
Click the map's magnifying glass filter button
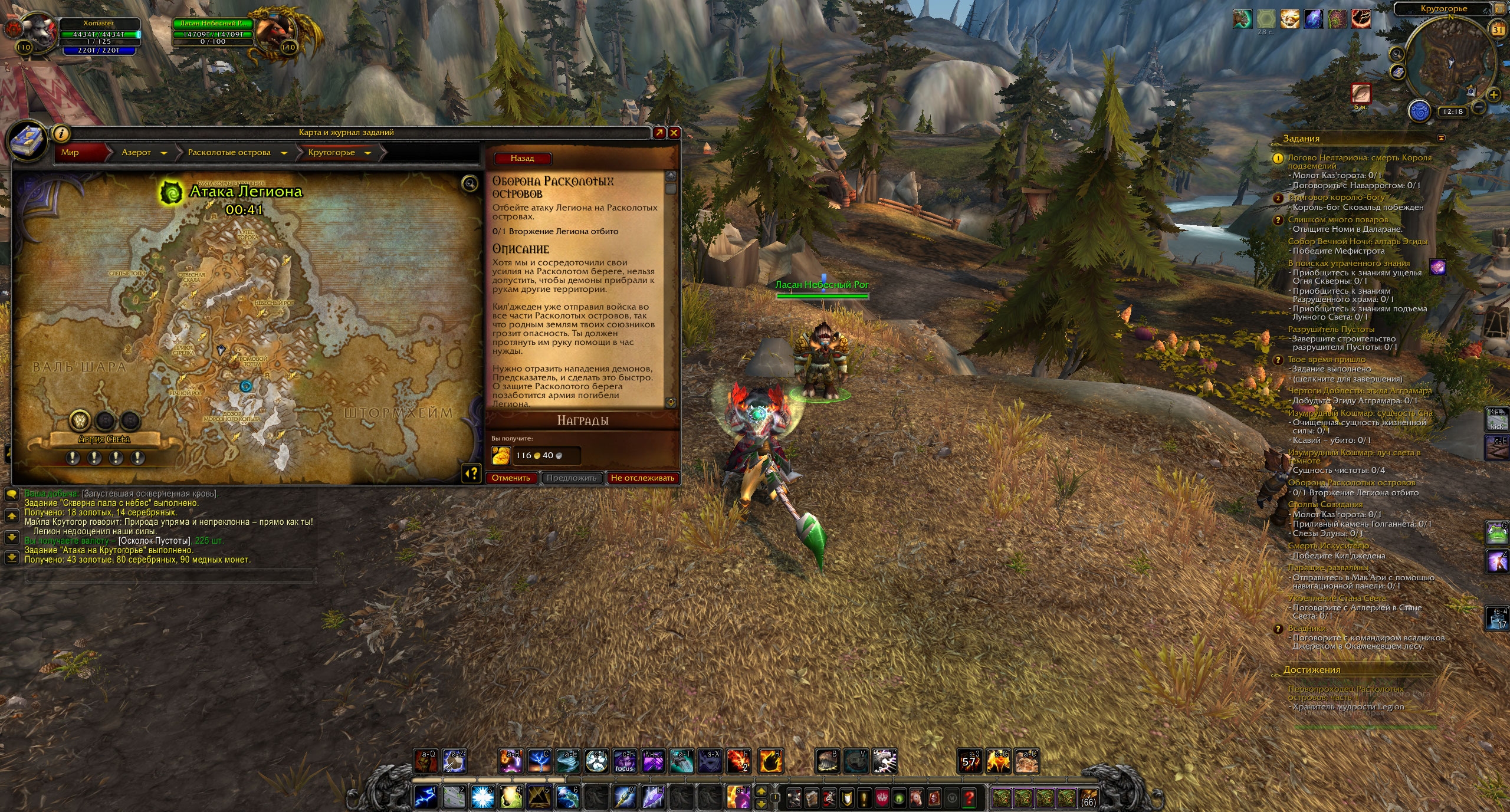(470, 184)
